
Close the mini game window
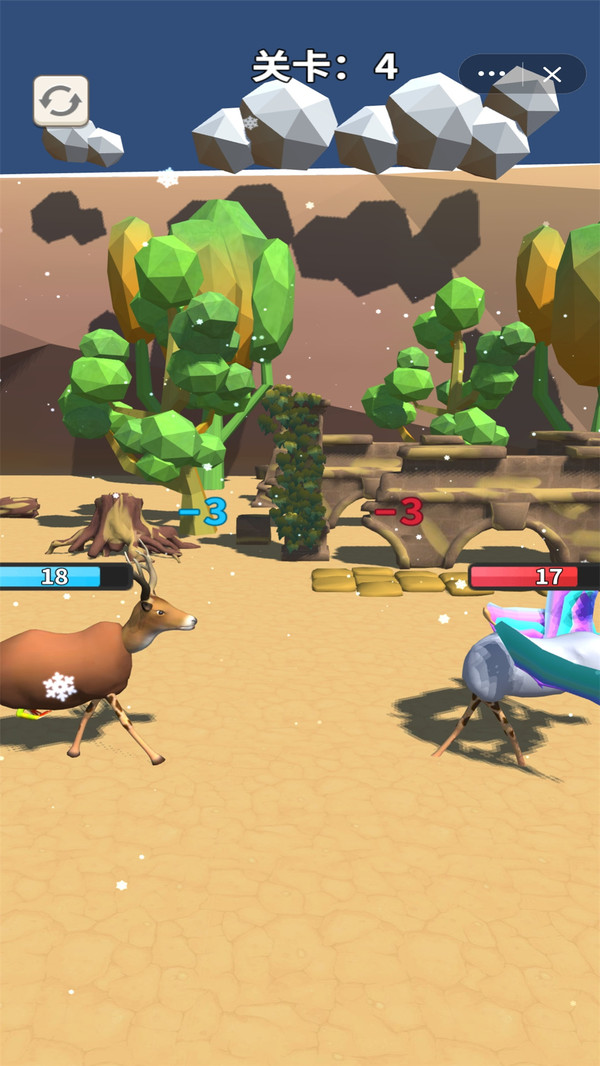pyautogui.click(x=552, y=74)
